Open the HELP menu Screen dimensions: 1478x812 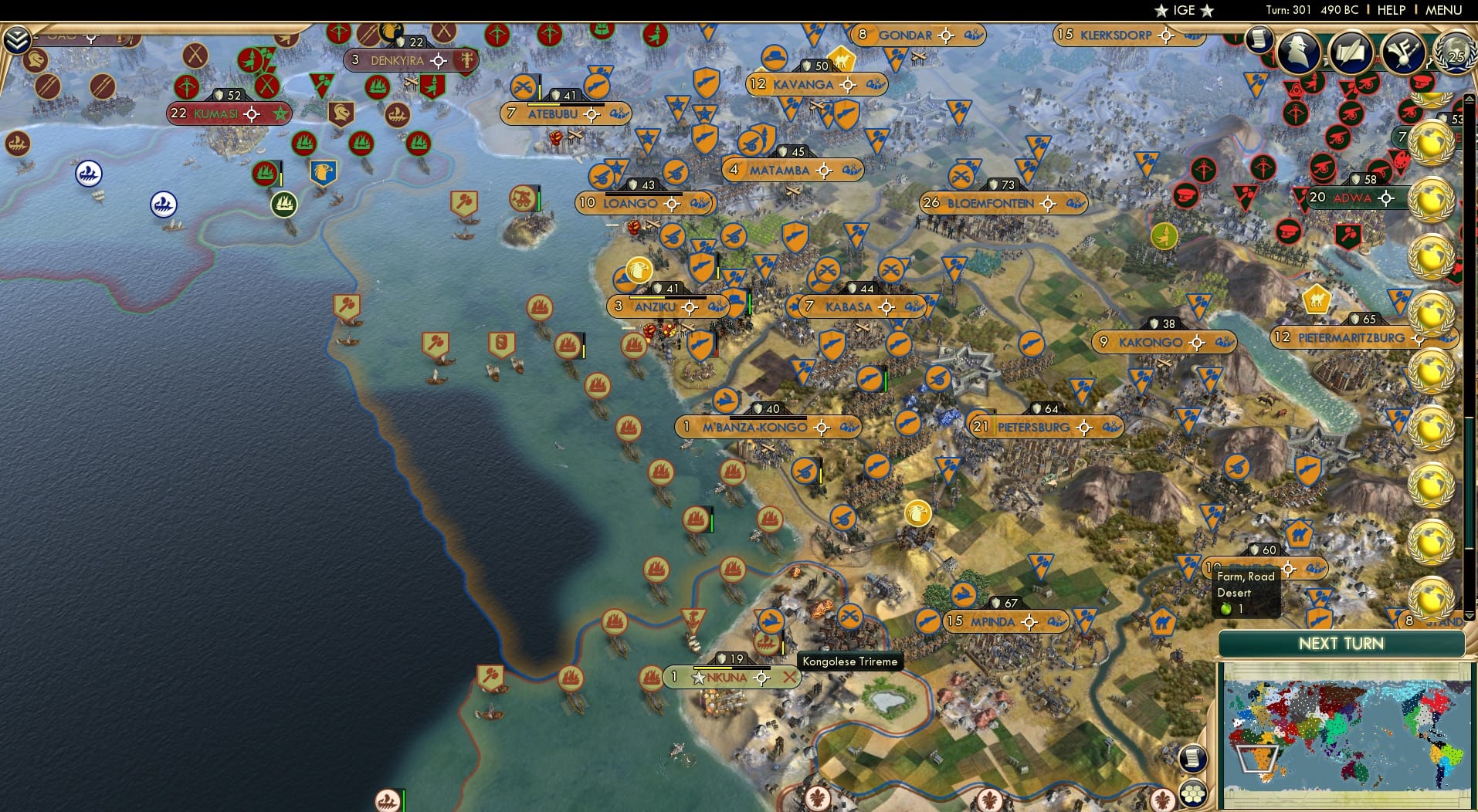pyautogui.click(x=1392, y=10)
